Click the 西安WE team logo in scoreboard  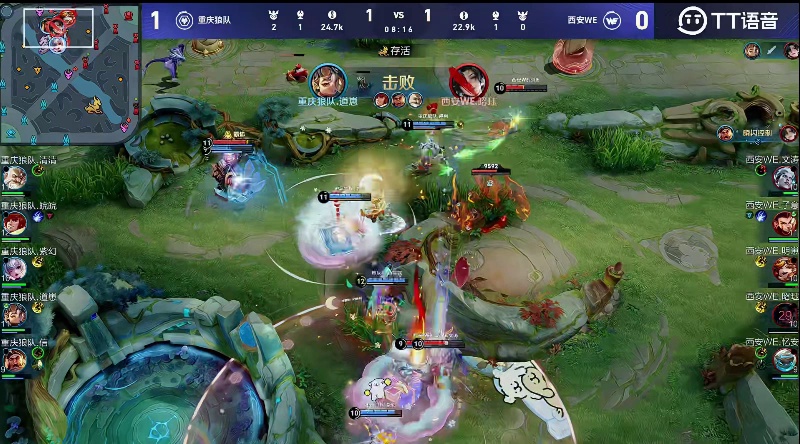tap(615, 19)
